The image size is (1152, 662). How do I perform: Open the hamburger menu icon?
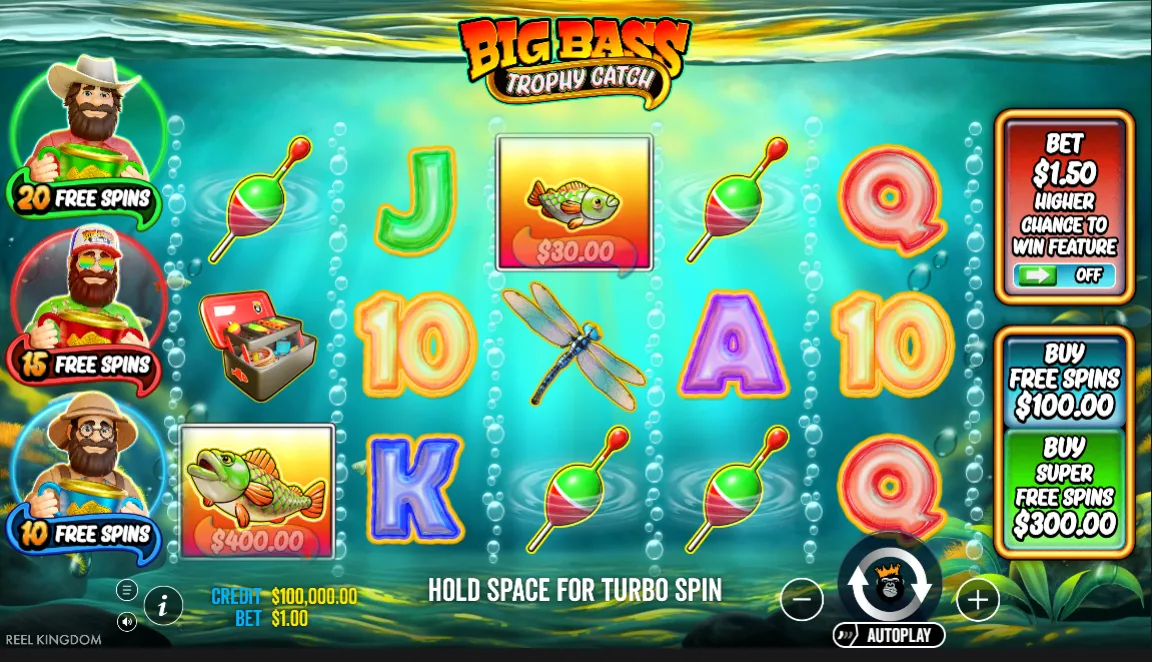tap(127, 589)
